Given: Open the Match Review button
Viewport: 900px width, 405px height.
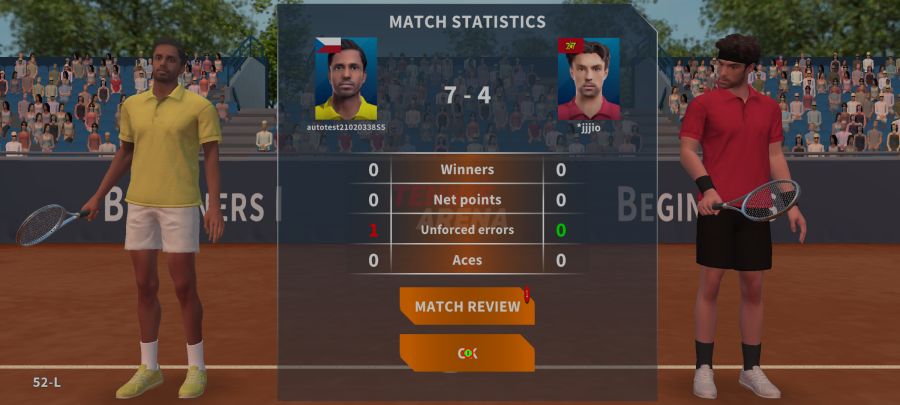Looking at the screenshot, I should click(467, 306).
